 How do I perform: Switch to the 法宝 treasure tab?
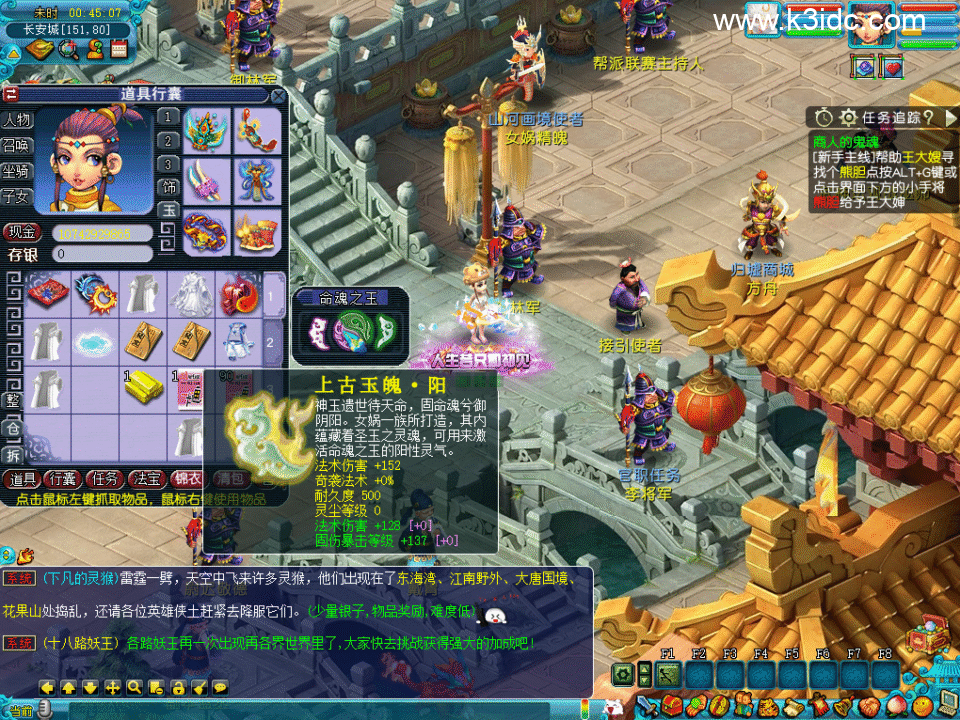tap(146, 479)
